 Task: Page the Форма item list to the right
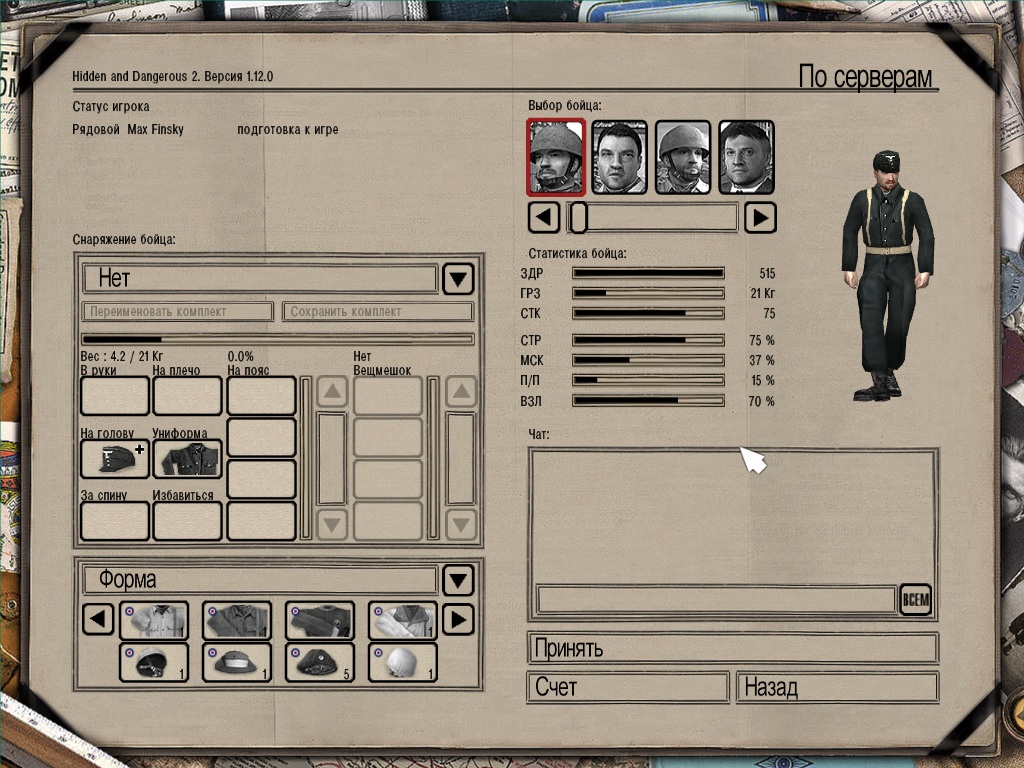pyautogui.click(x=457, y=620)
